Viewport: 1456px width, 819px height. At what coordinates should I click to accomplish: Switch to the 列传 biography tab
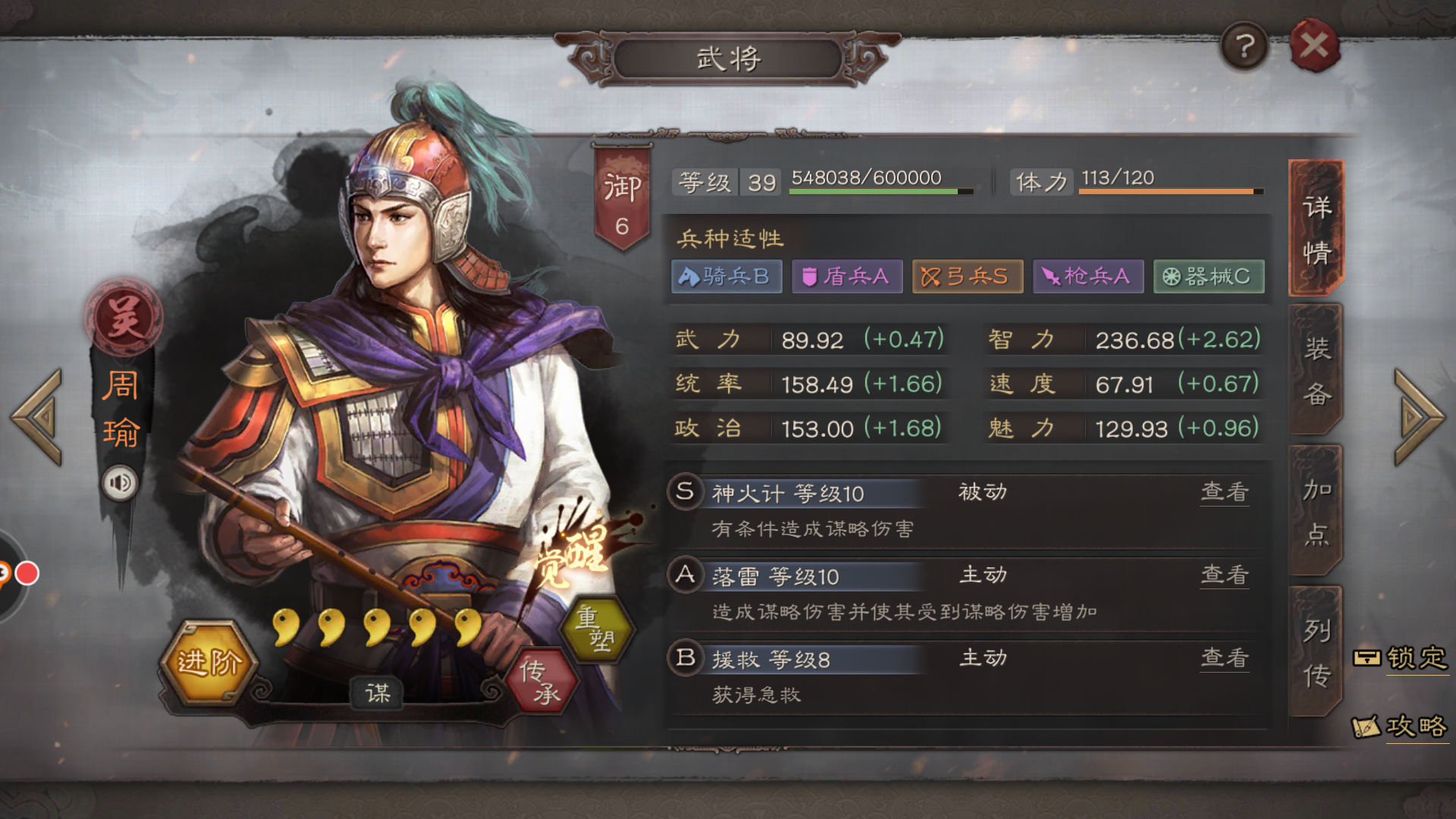coord(1316,648)
